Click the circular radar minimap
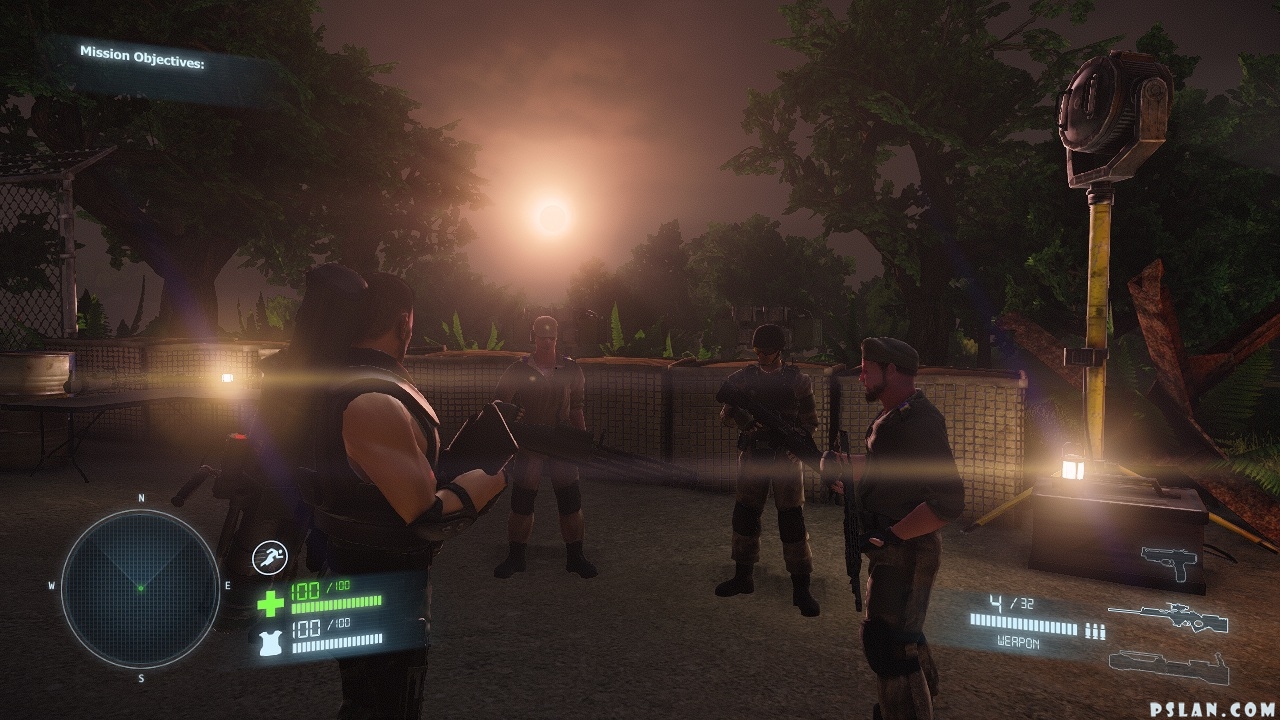Image resolution: width=1280 pixels, height=720 pixels. pos(140,587)
